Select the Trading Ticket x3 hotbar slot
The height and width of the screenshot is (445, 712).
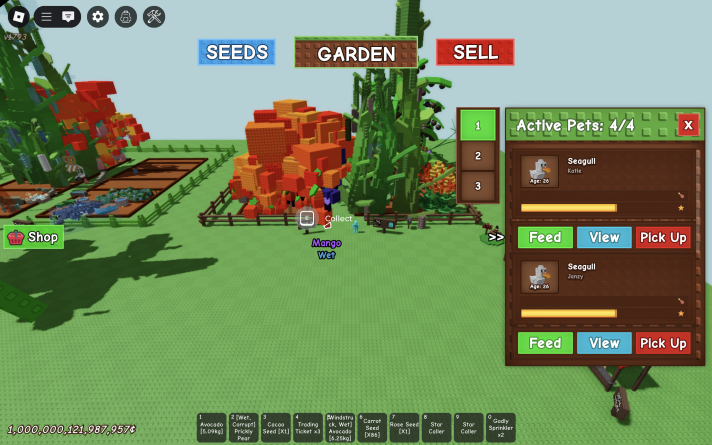pyautogui.click(x=308, y=428)
